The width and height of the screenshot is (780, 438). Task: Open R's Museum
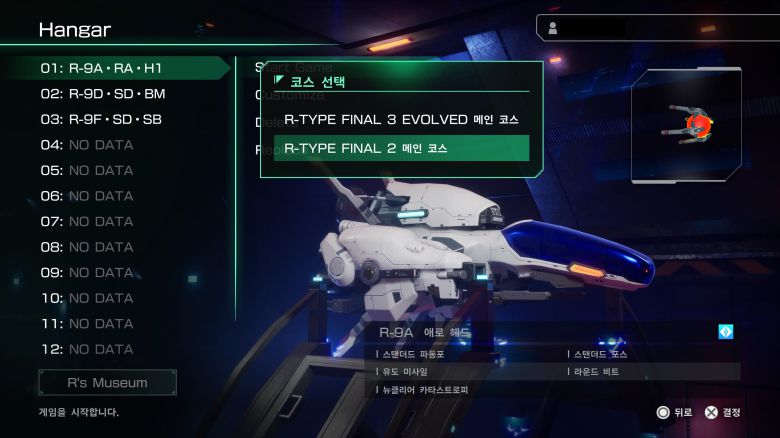click(108, 382)
